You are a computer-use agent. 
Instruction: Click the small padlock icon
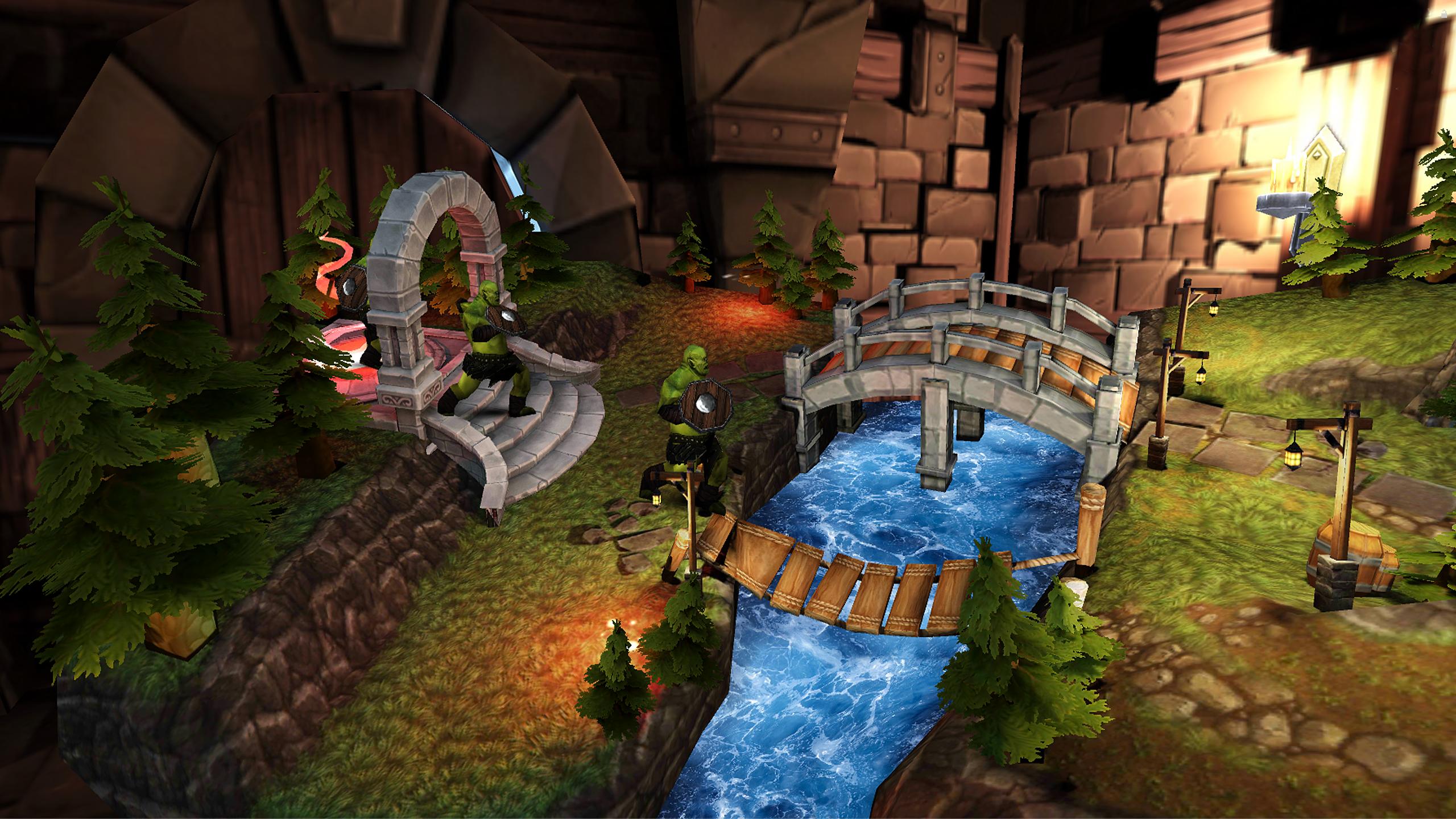(x=1444, y=14)
